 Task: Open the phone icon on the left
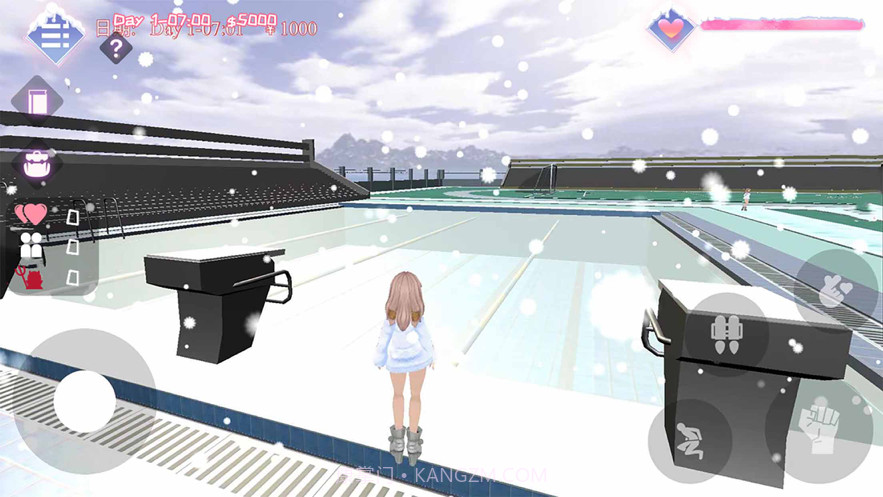click(38, 101)
